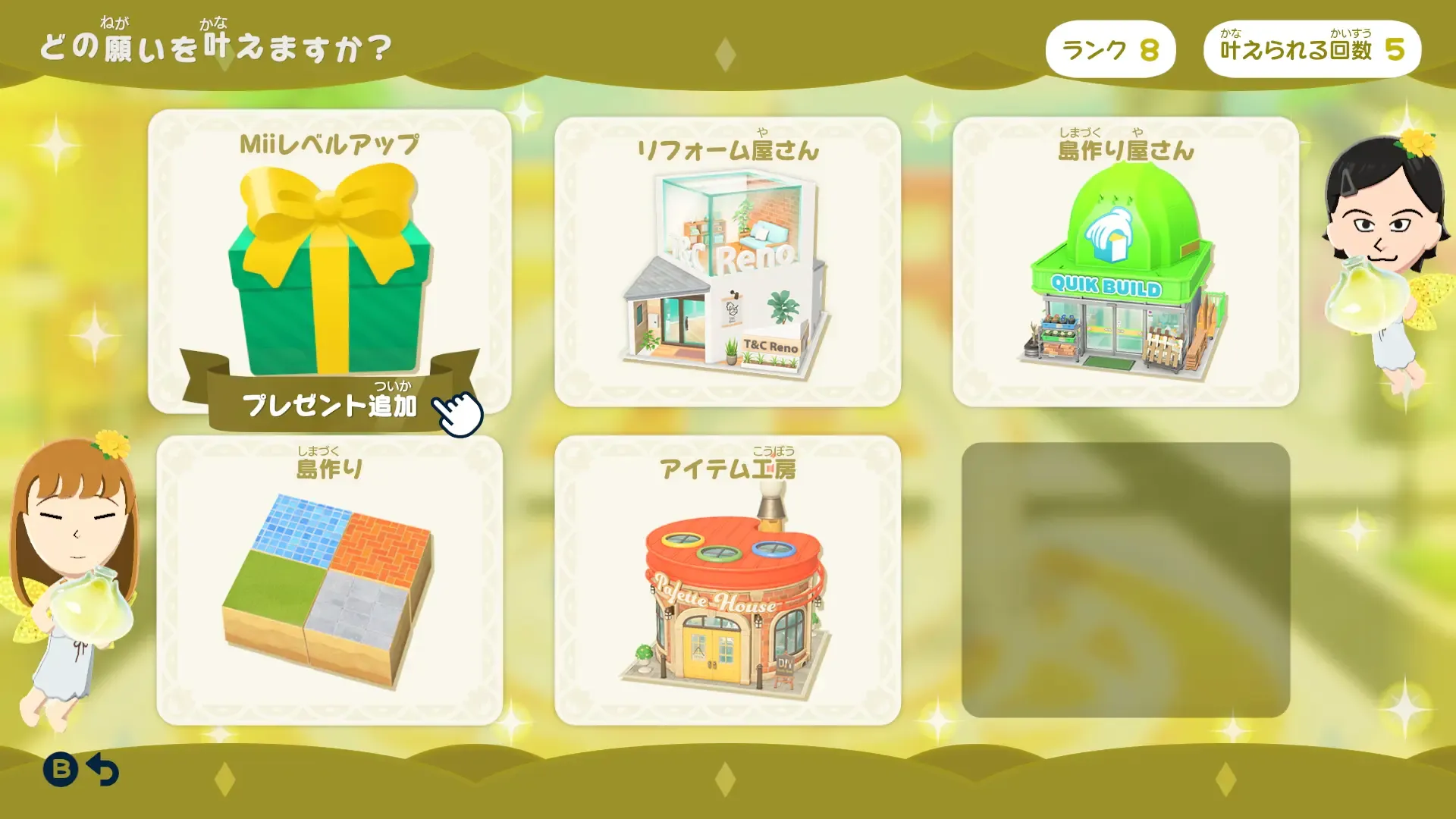1456x819 pixels.
Task: Click the 叶えられる回数 5 counter
Action: click(x=1312, y=48)
